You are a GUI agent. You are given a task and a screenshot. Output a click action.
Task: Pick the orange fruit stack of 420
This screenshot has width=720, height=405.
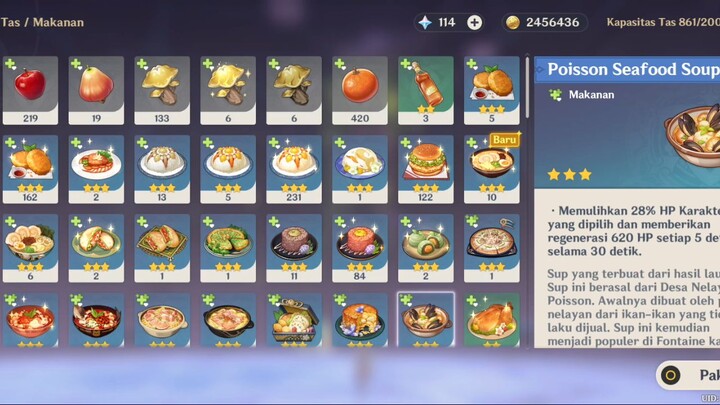[359, 89]
